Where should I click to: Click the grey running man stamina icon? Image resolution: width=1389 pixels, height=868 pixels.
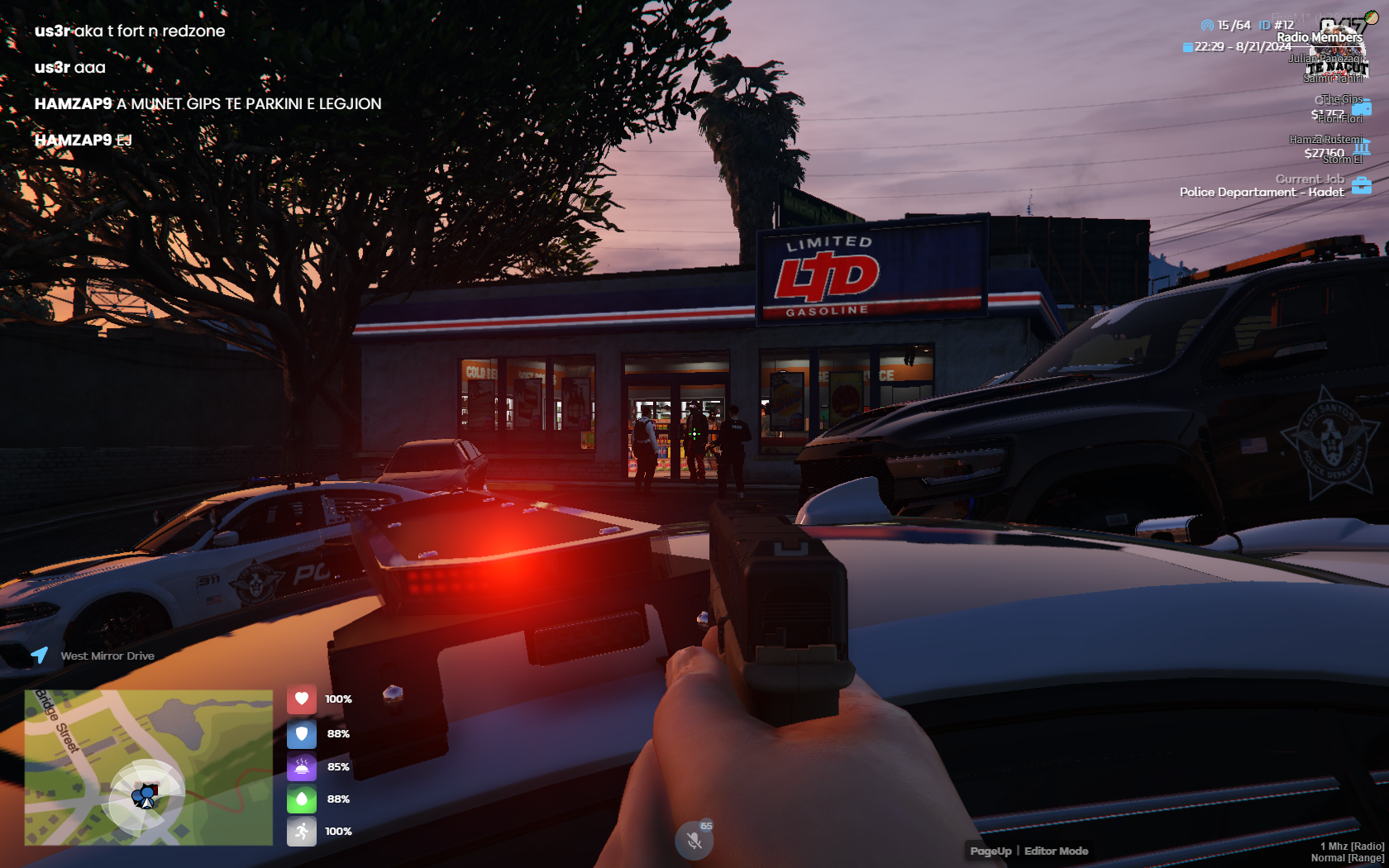coord(302,831)
